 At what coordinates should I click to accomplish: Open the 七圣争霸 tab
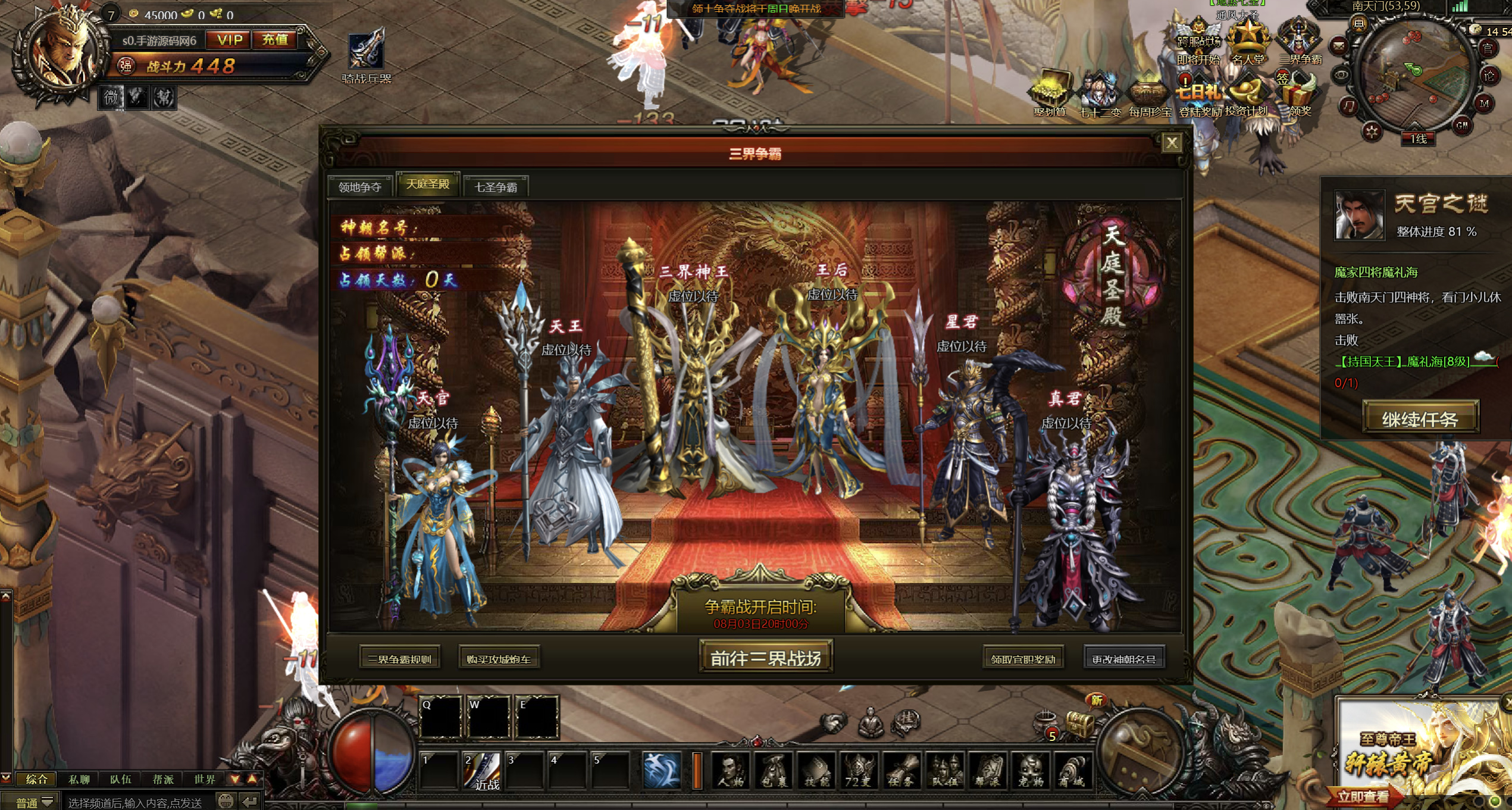495,187
